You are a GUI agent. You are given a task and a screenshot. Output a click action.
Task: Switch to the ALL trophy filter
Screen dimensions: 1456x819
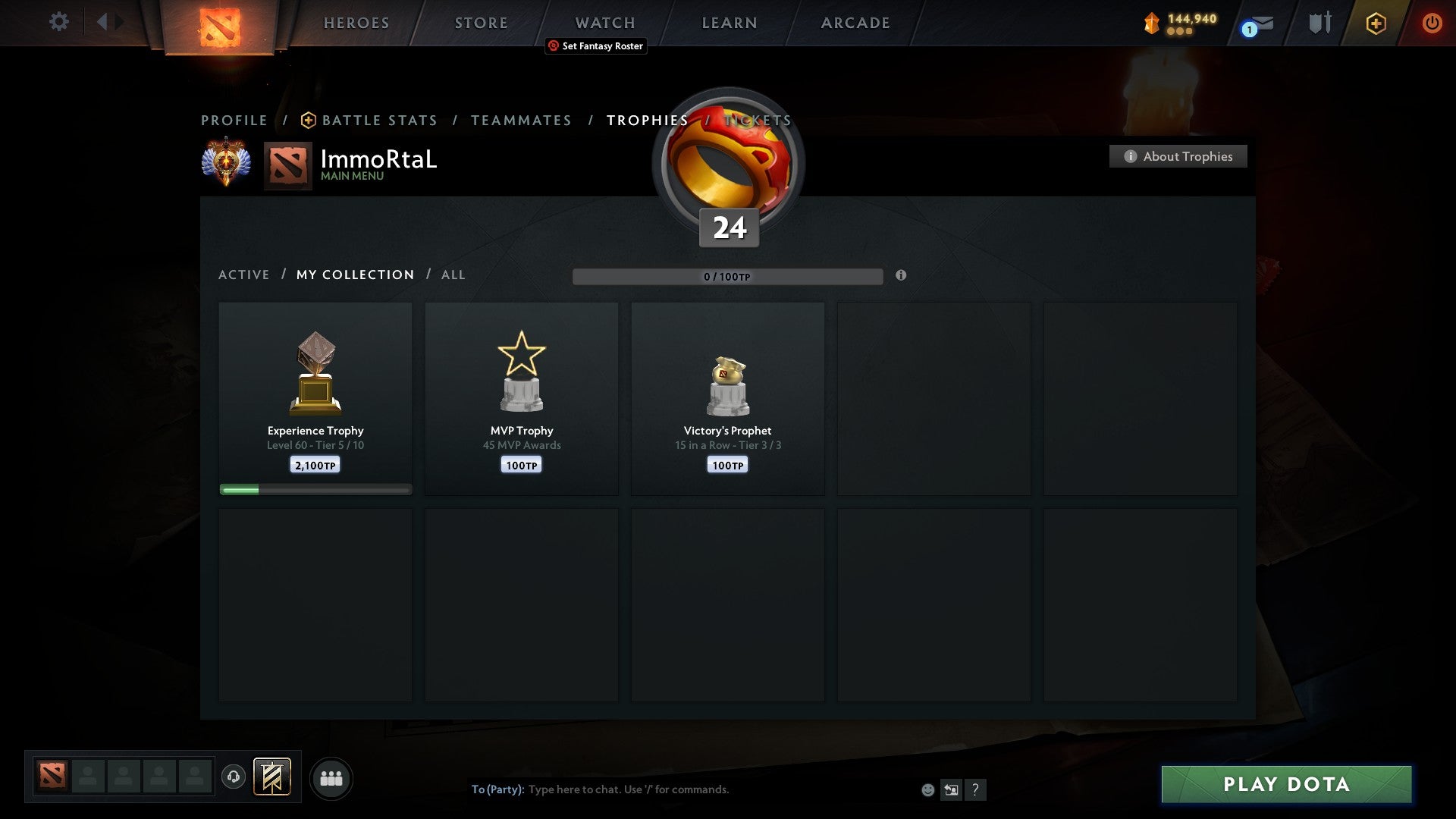tap(453, 275)
